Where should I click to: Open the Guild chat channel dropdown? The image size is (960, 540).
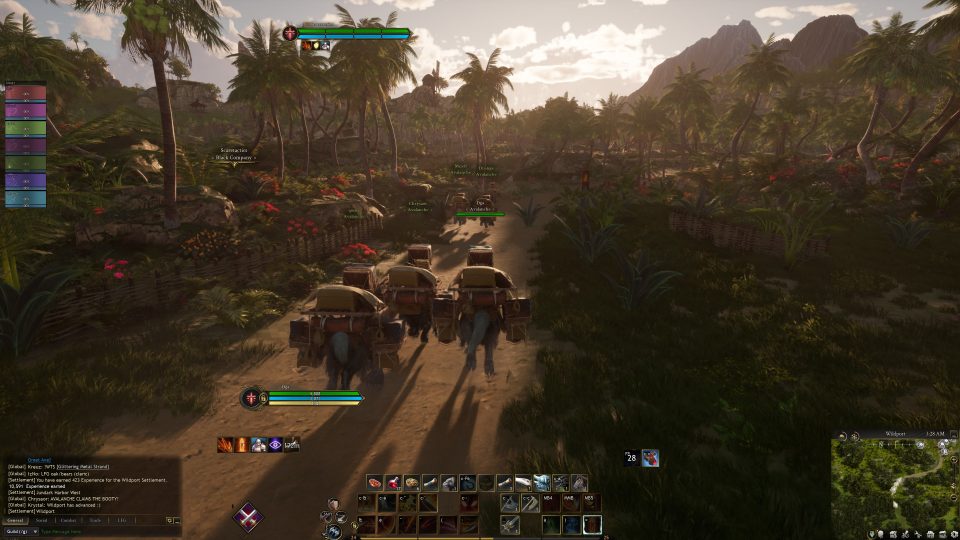click(x=20, y=531)
